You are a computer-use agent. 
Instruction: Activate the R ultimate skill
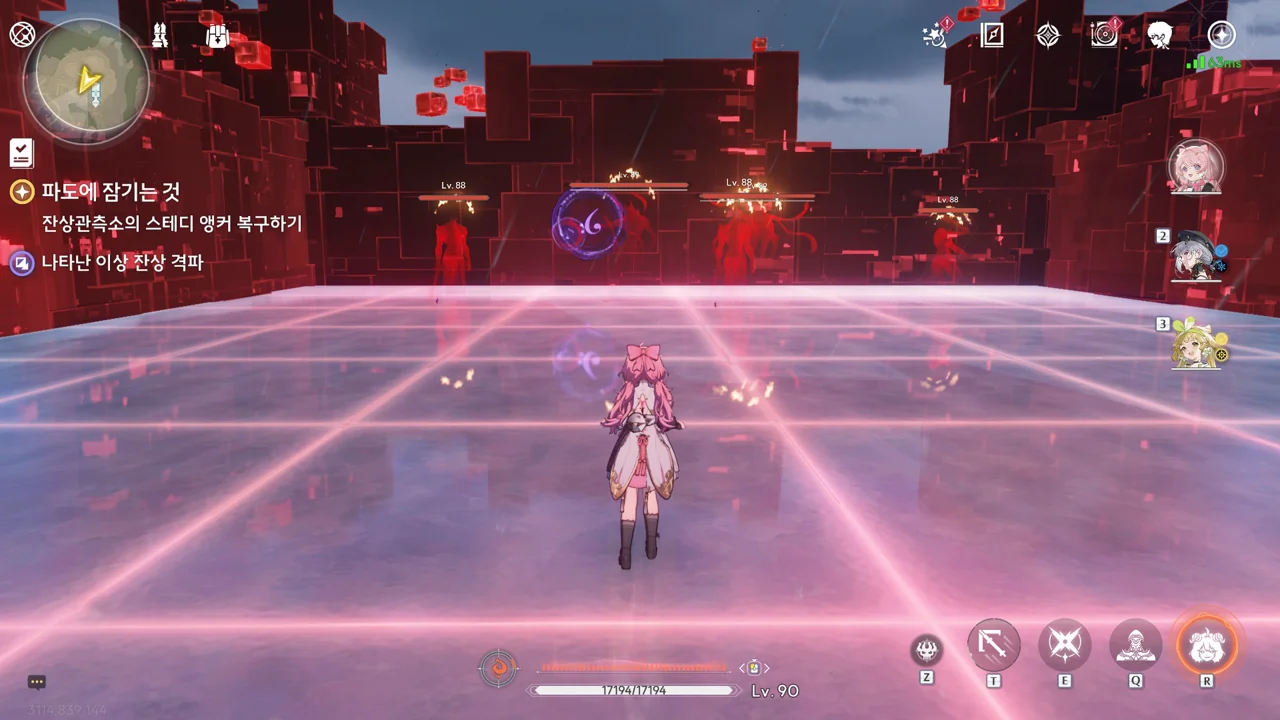click(1206, 645)
